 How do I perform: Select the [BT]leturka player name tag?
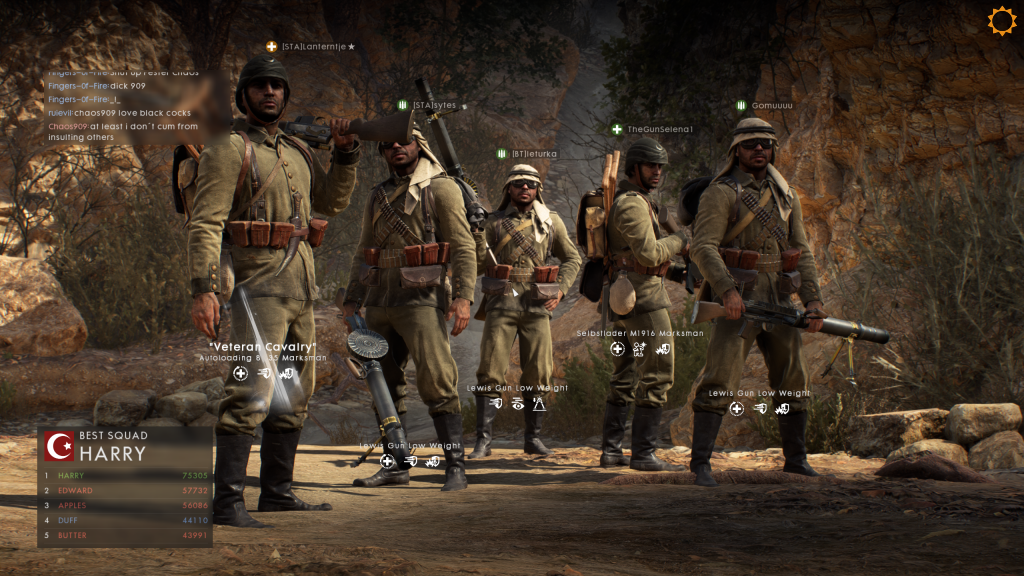pos(534,154)
